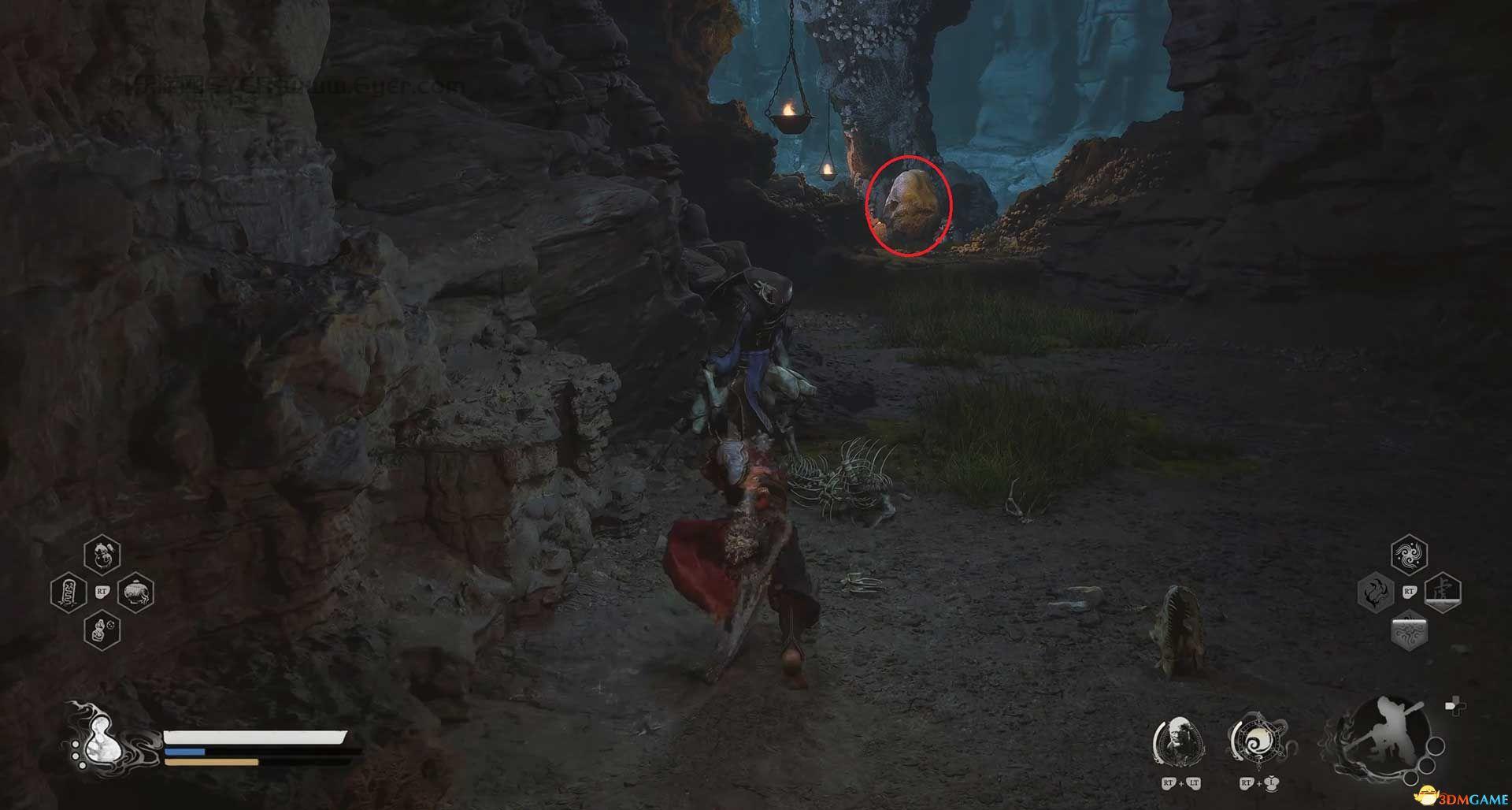The height and width of the screenshot is (810, 1512).
Task: Select the round clay pot item slot
Action: (135, 593)
